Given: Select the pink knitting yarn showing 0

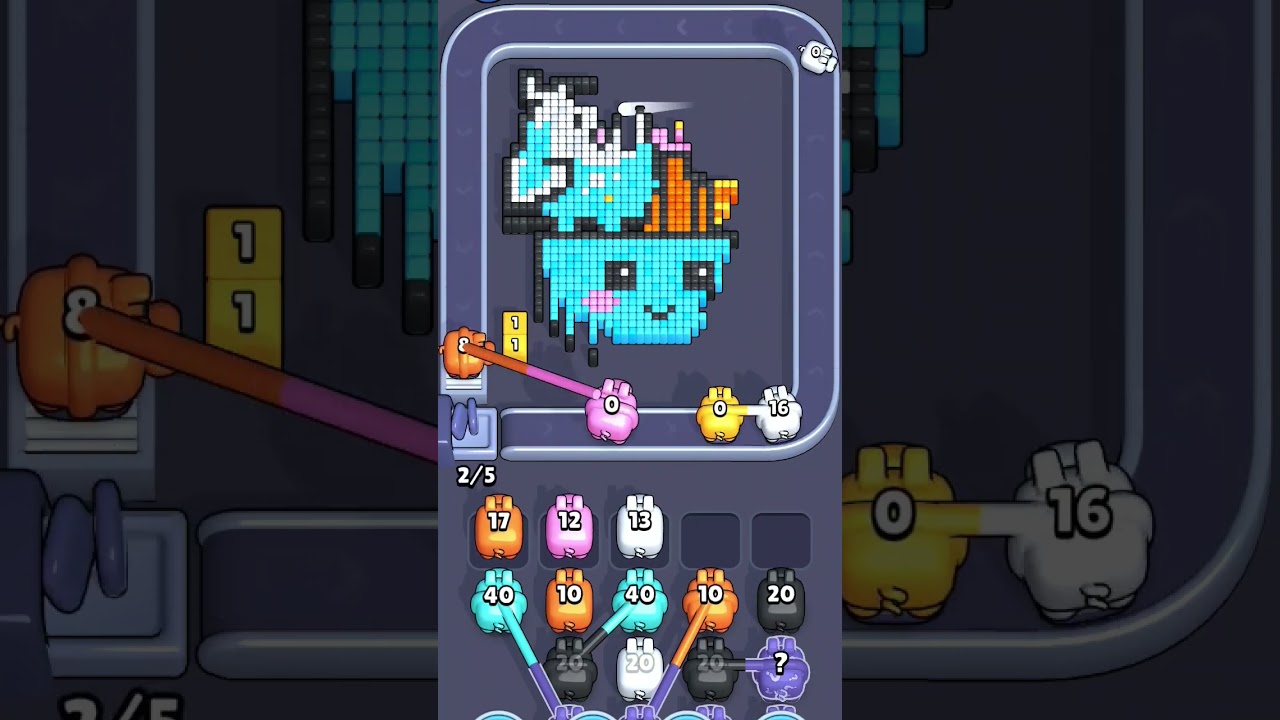Looking at the screenshot, I should (610, 410).
